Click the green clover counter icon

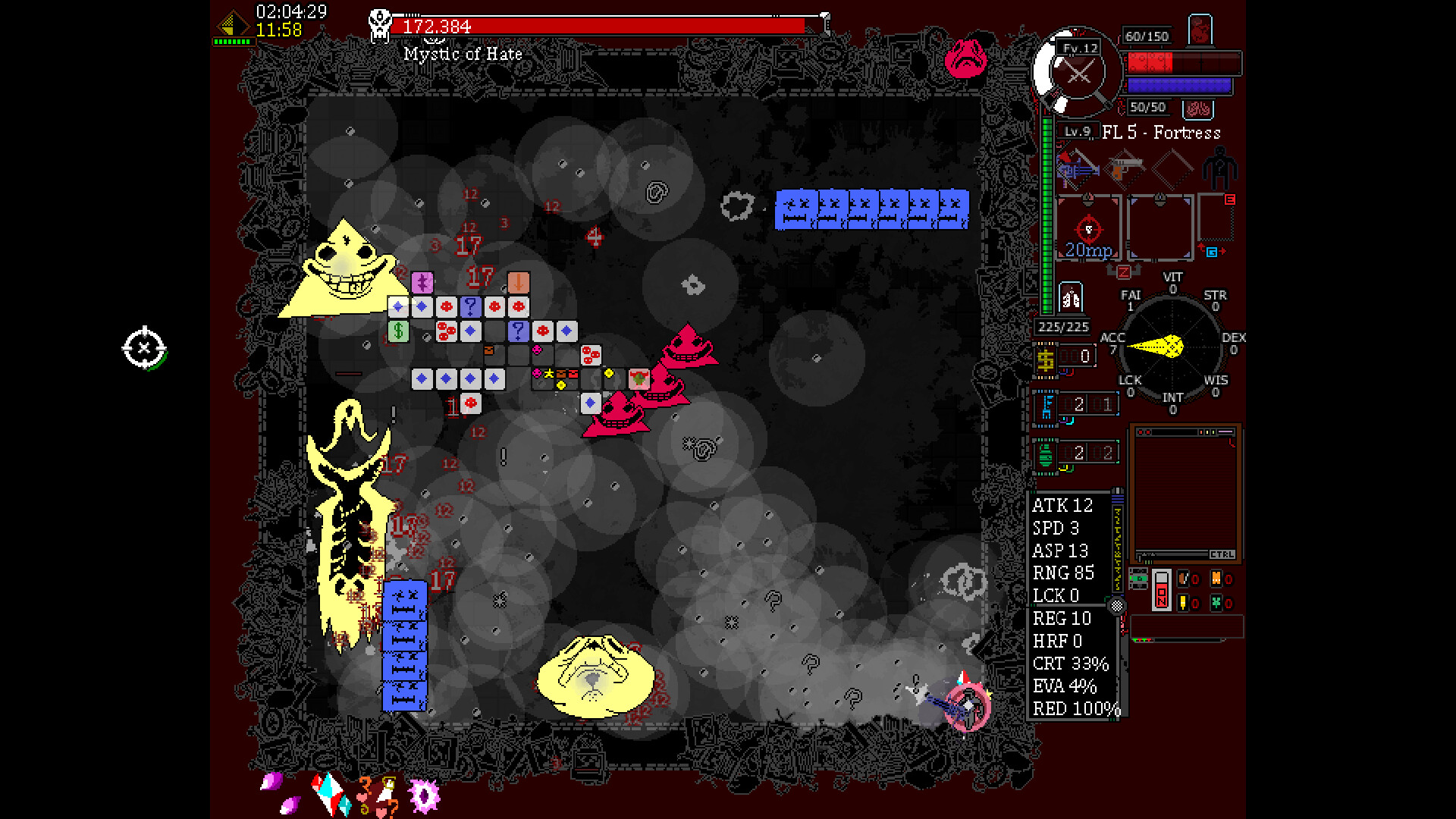[1216, 603]
